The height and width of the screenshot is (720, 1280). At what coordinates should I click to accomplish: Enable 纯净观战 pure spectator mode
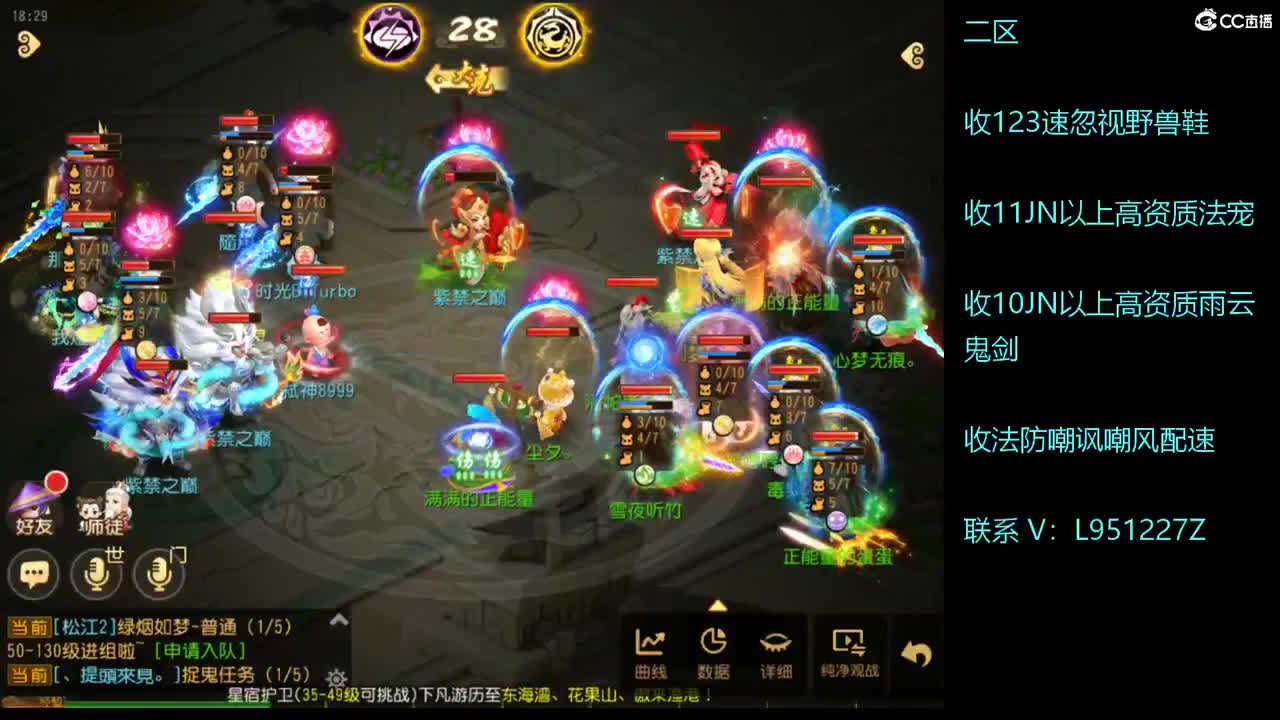click(851, 648)
